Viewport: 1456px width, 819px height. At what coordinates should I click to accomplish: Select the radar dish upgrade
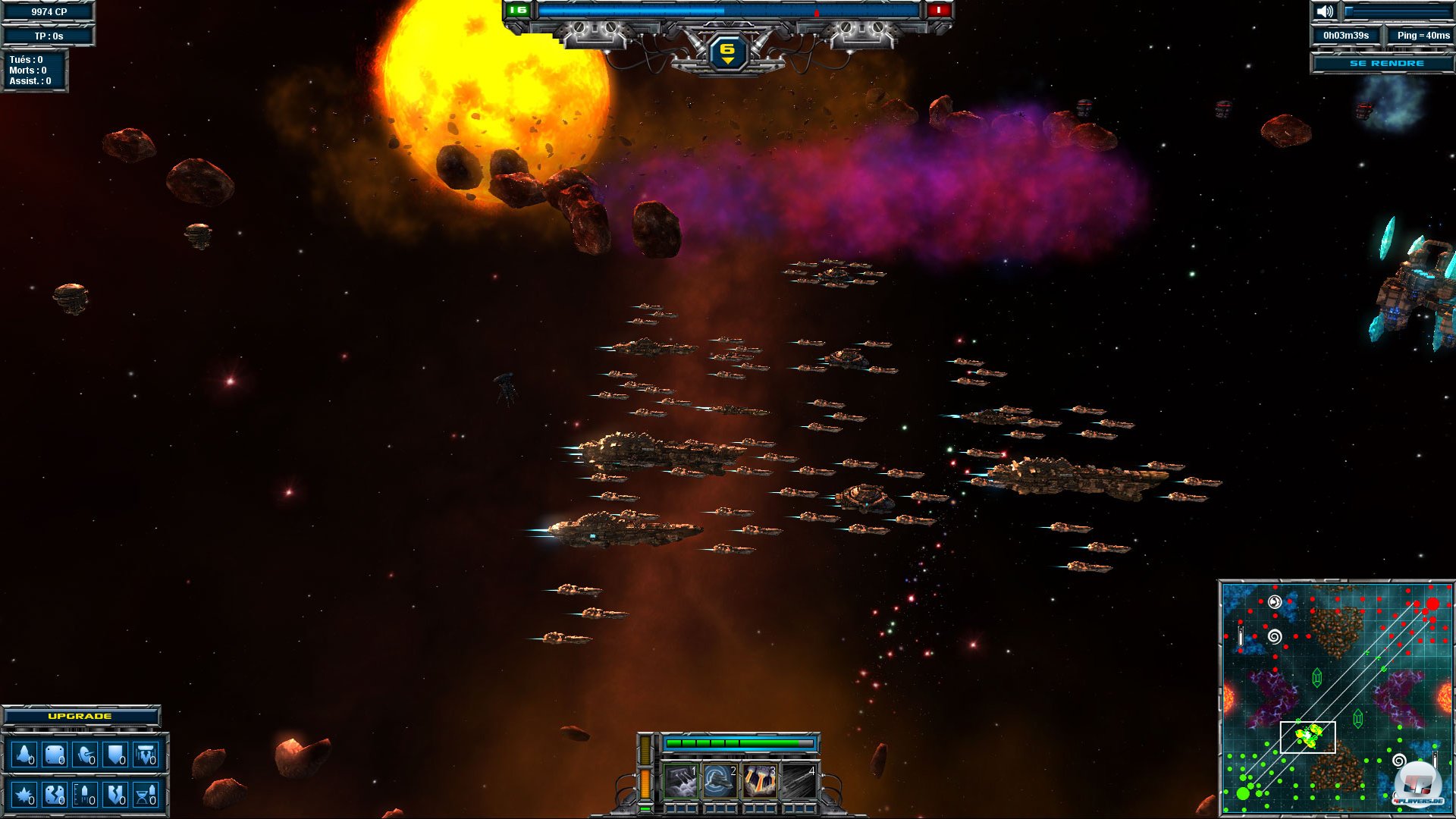[85, 755]
